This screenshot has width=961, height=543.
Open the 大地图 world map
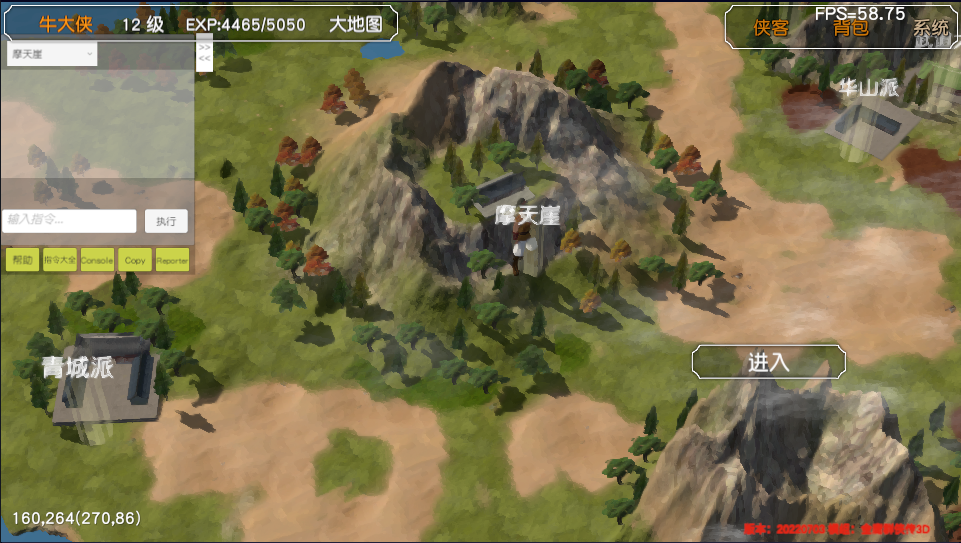356,25
